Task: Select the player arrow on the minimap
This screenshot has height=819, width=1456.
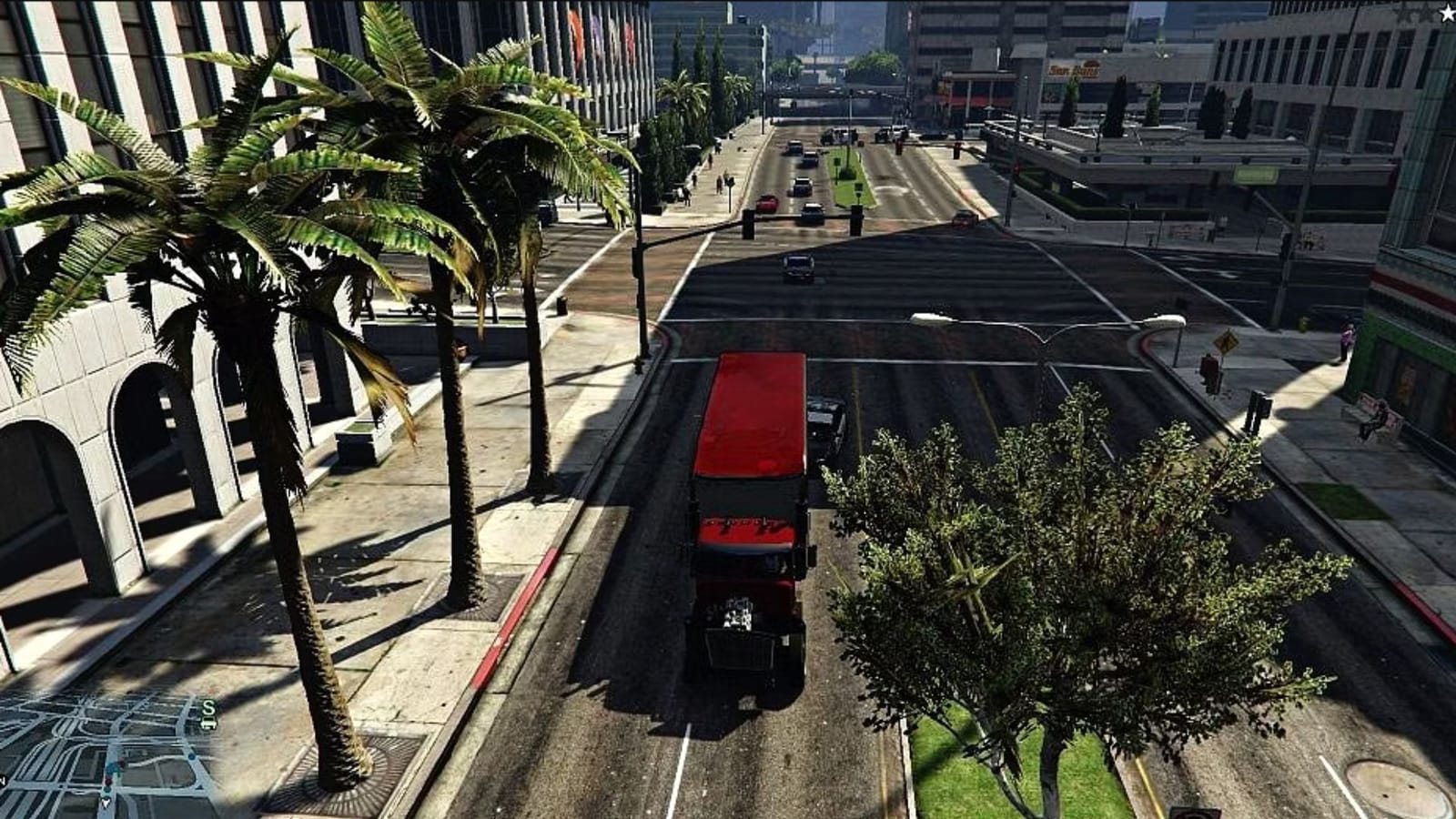Action: (x=106, y=803)
